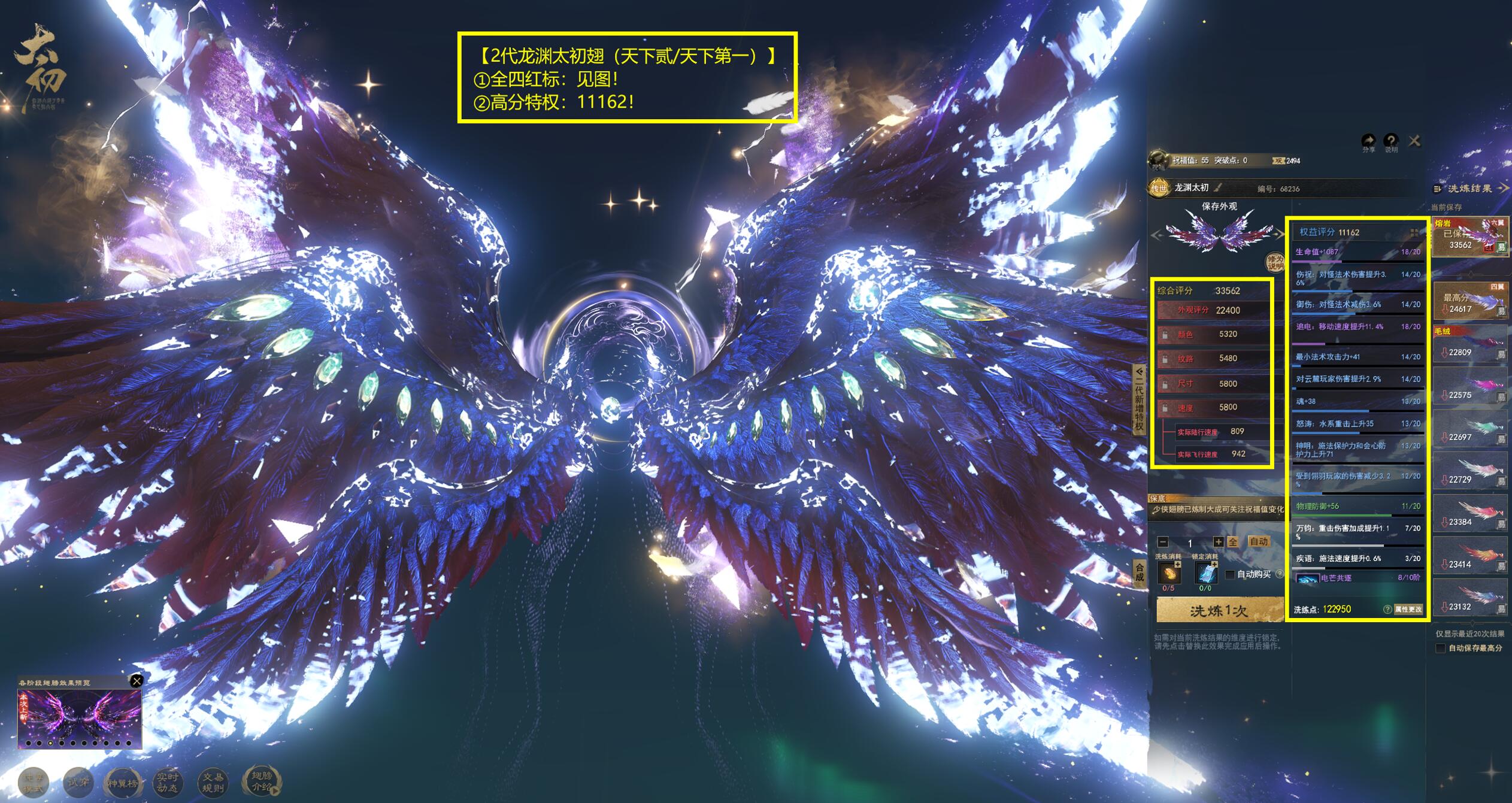Open the 神翼榜 wing ranking
The width and height of the screenshot is (1512, 803).
[122, 783]
